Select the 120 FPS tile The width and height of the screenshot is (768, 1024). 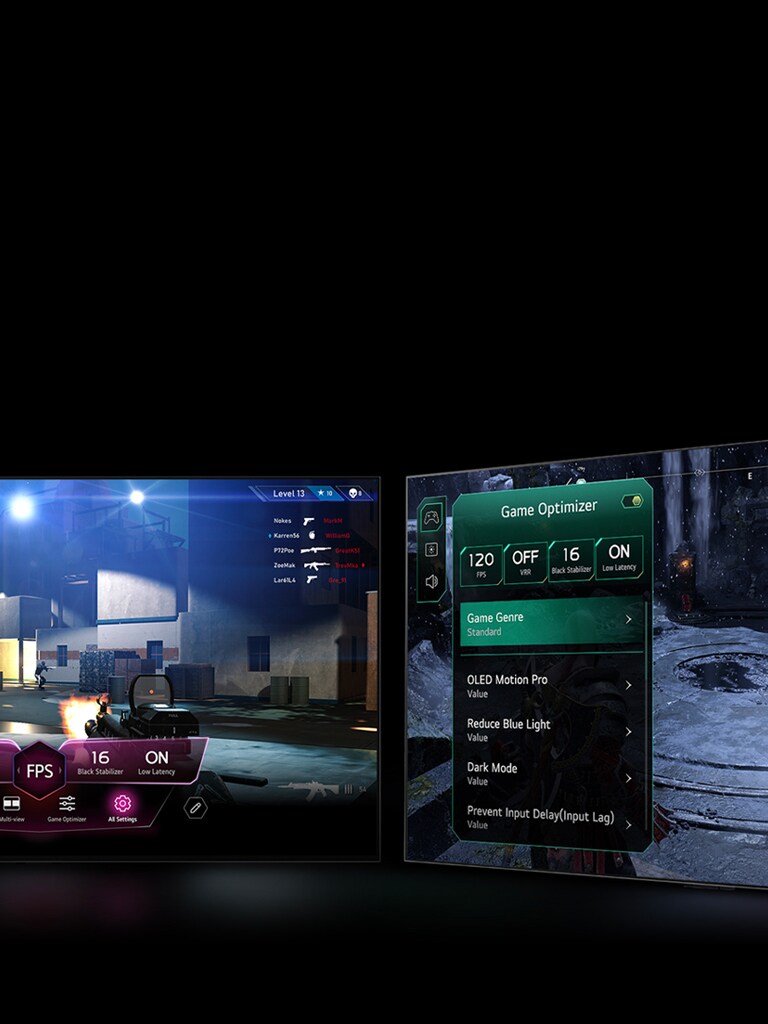click(x=481, y=562)
